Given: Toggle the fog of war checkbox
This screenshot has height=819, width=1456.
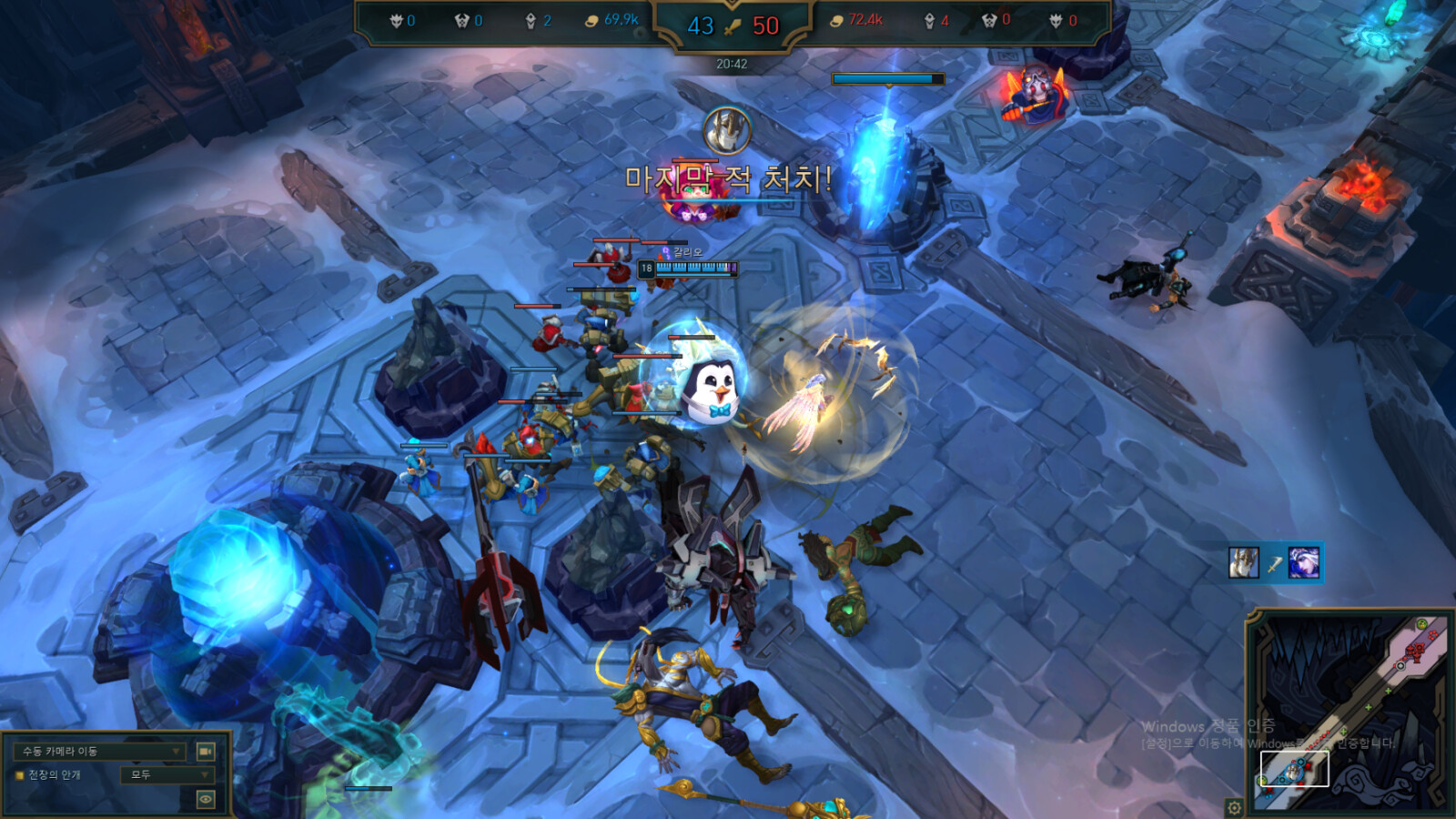Looking at the screenshot, I should point(19,775).
